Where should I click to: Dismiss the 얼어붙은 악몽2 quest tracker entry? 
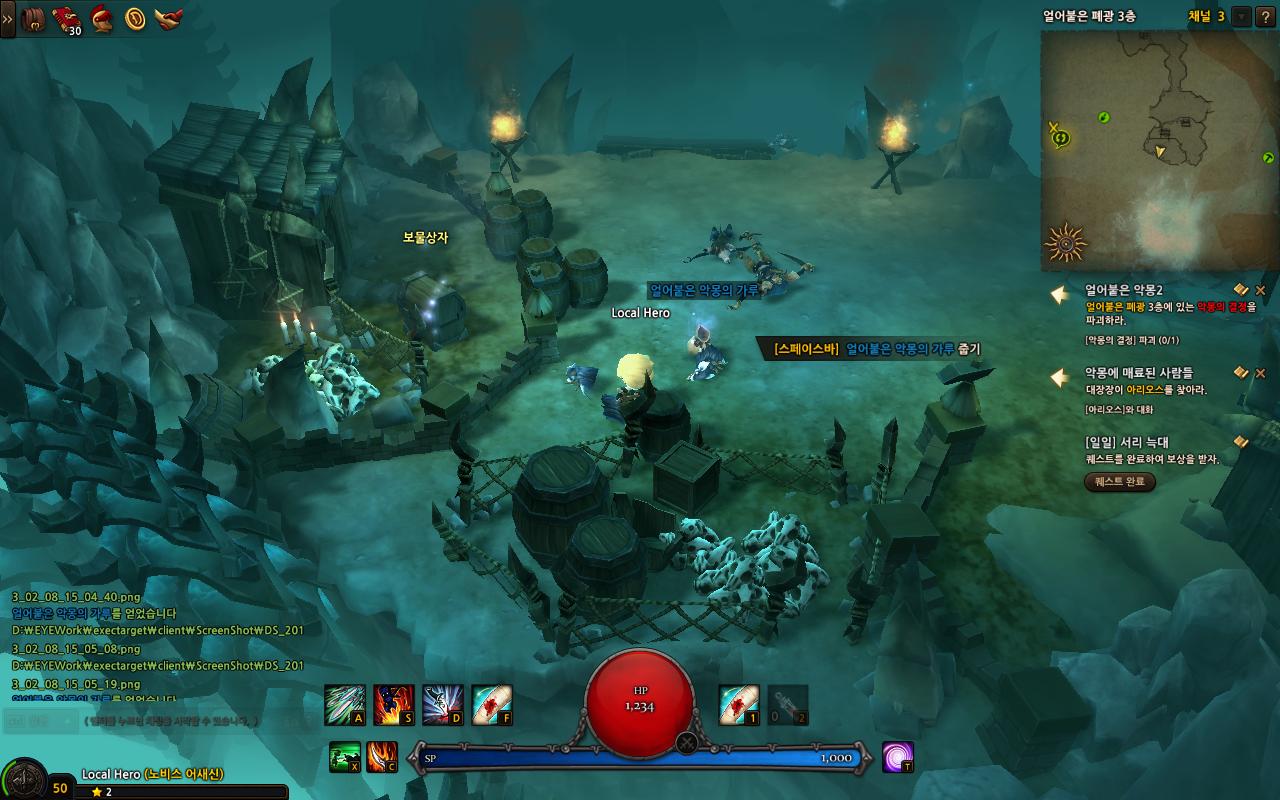[1260, 290]
